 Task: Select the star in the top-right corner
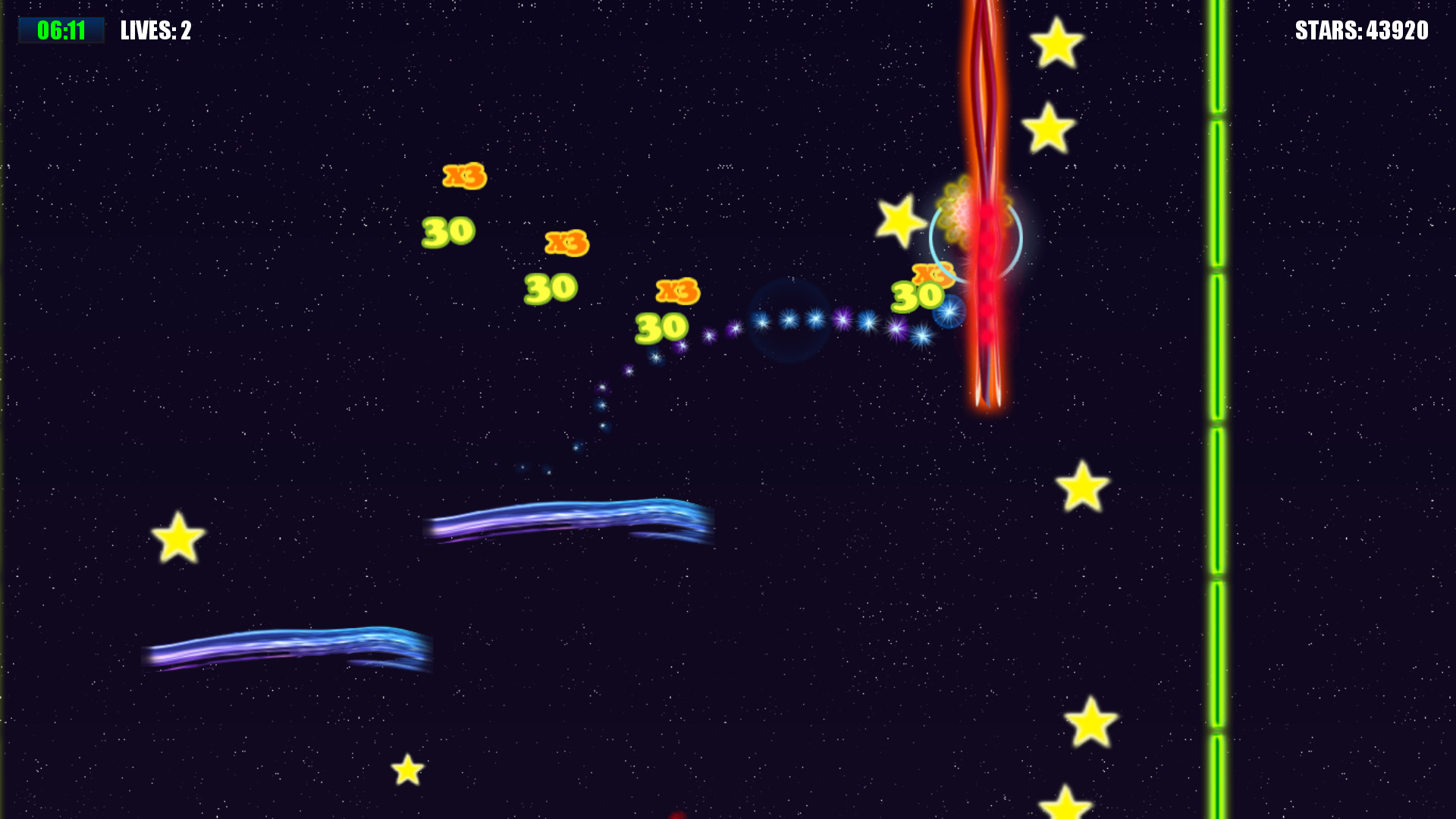point(1057,42)
